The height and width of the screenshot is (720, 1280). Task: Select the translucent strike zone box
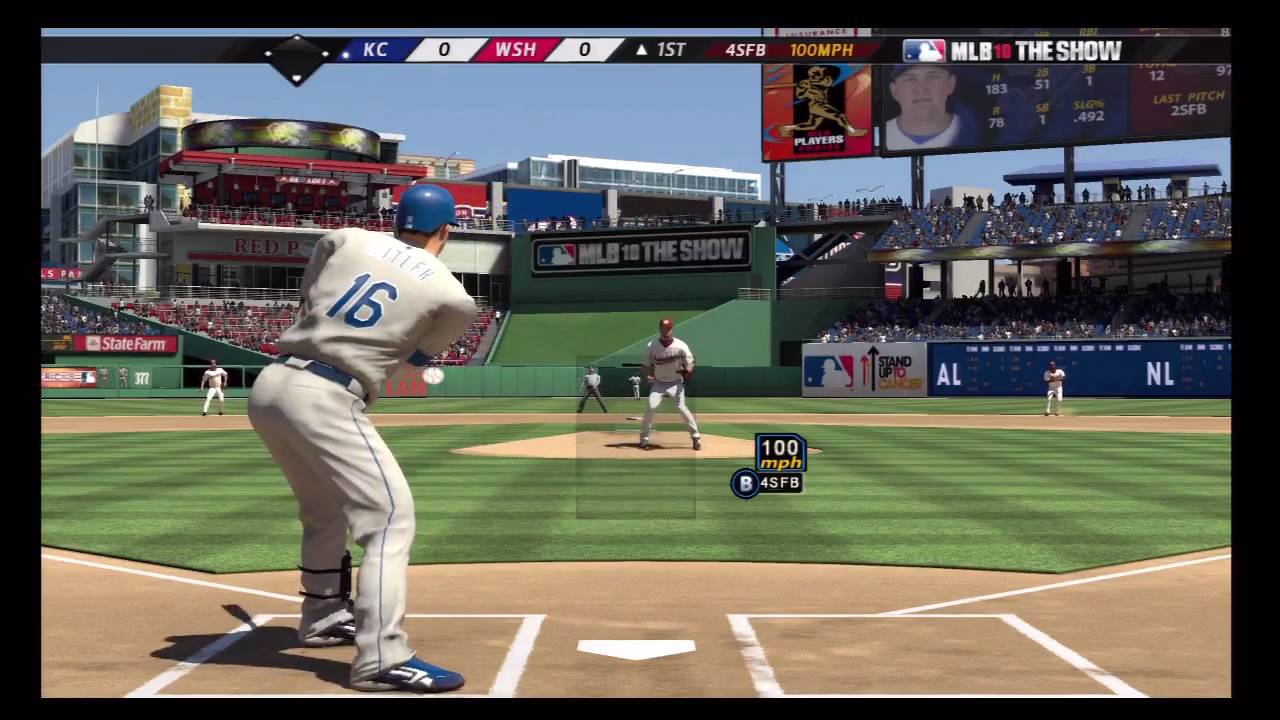coord(635,437)
